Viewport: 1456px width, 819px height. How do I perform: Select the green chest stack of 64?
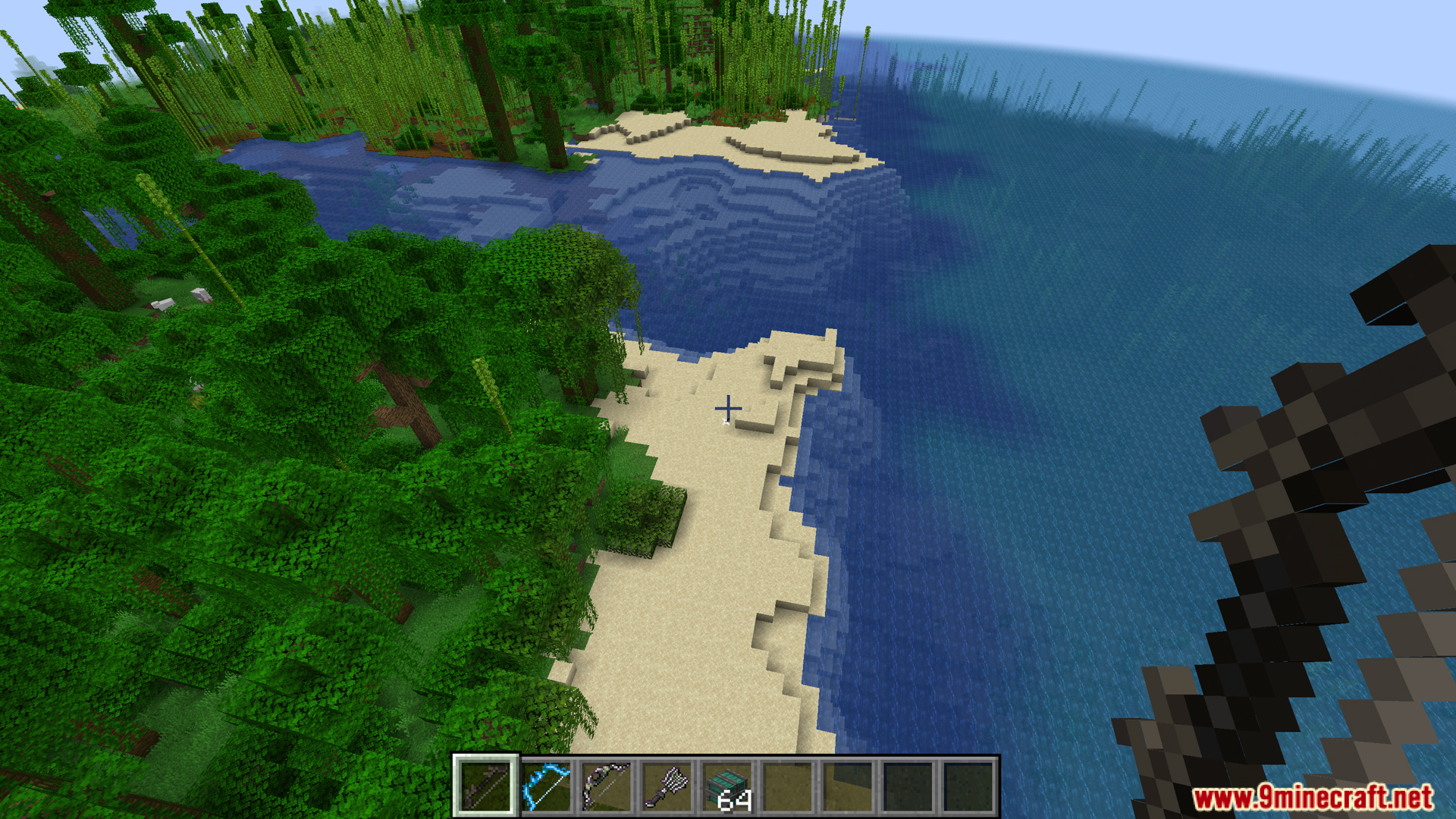[728, 786]
